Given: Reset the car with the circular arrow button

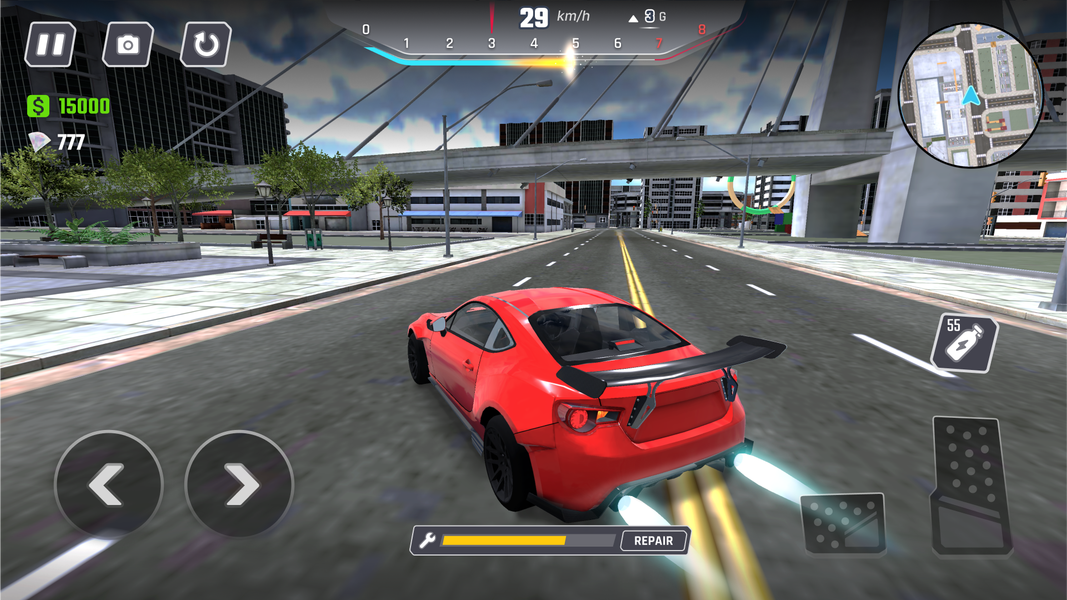Looking at the screenshot, I should point(206,45).
